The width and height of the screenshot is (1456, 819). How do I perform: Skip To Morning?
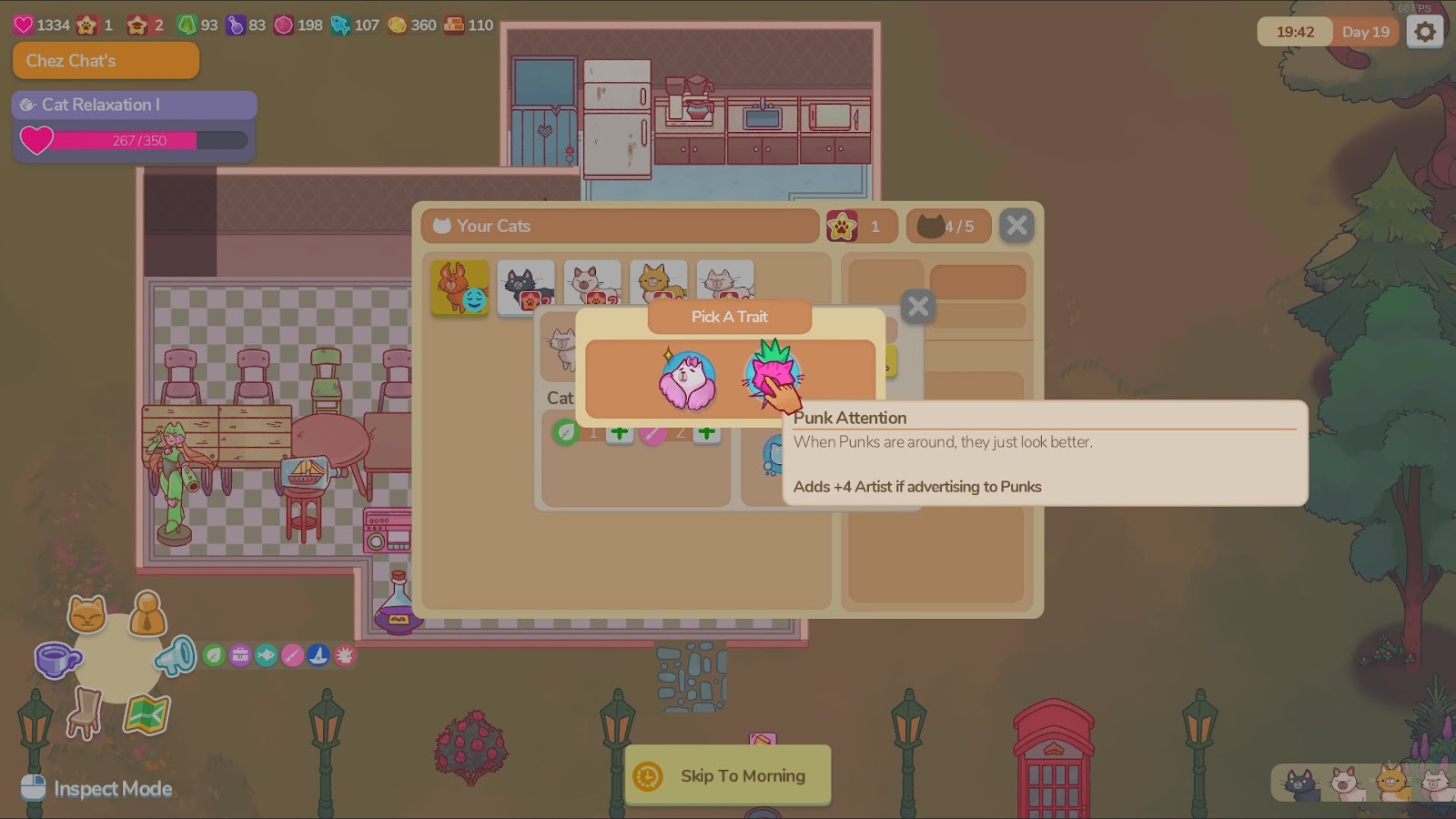(728, 775)
